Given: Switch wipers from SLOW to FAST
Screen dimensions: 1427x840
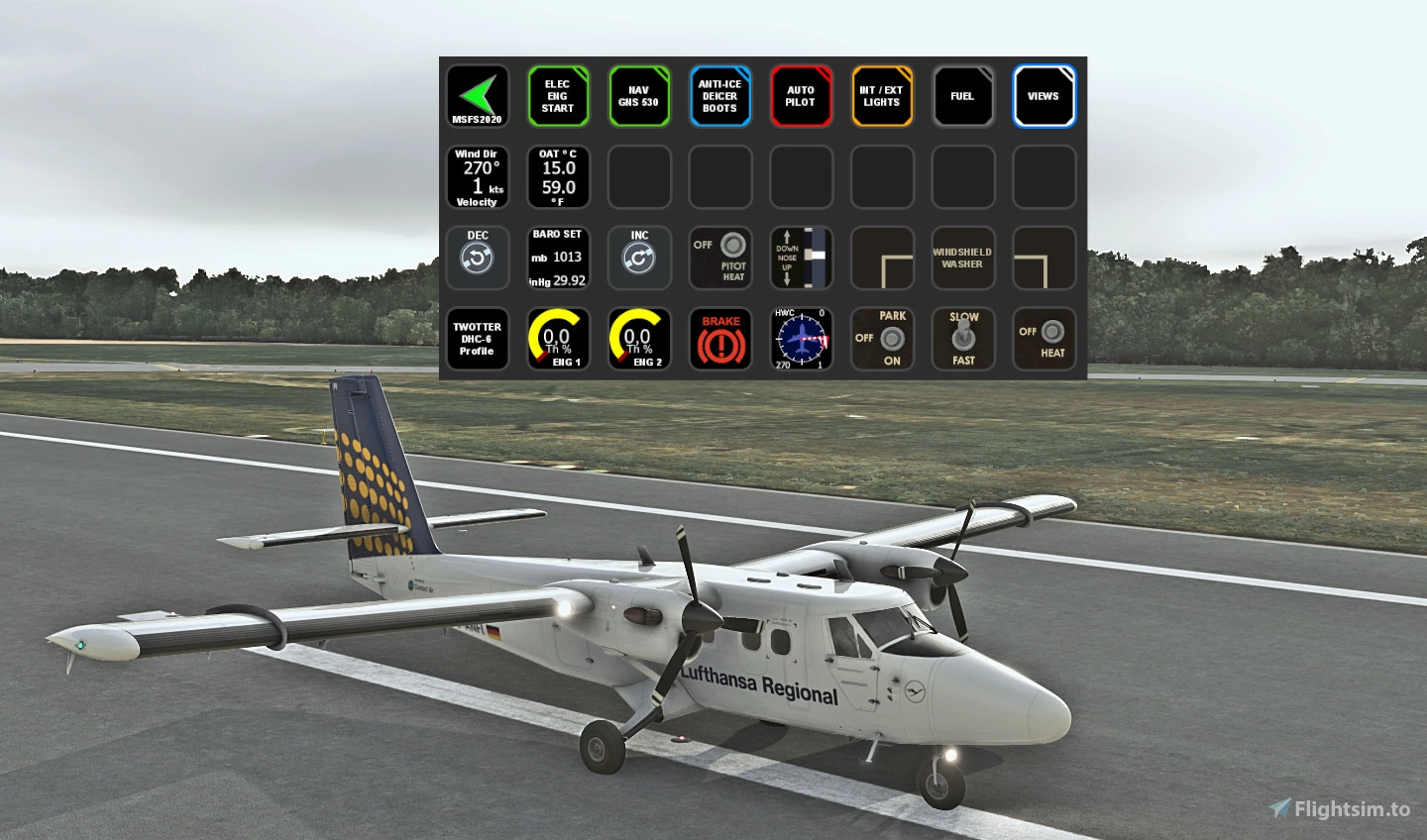Looking at the screenshot, I should [962, 339].
